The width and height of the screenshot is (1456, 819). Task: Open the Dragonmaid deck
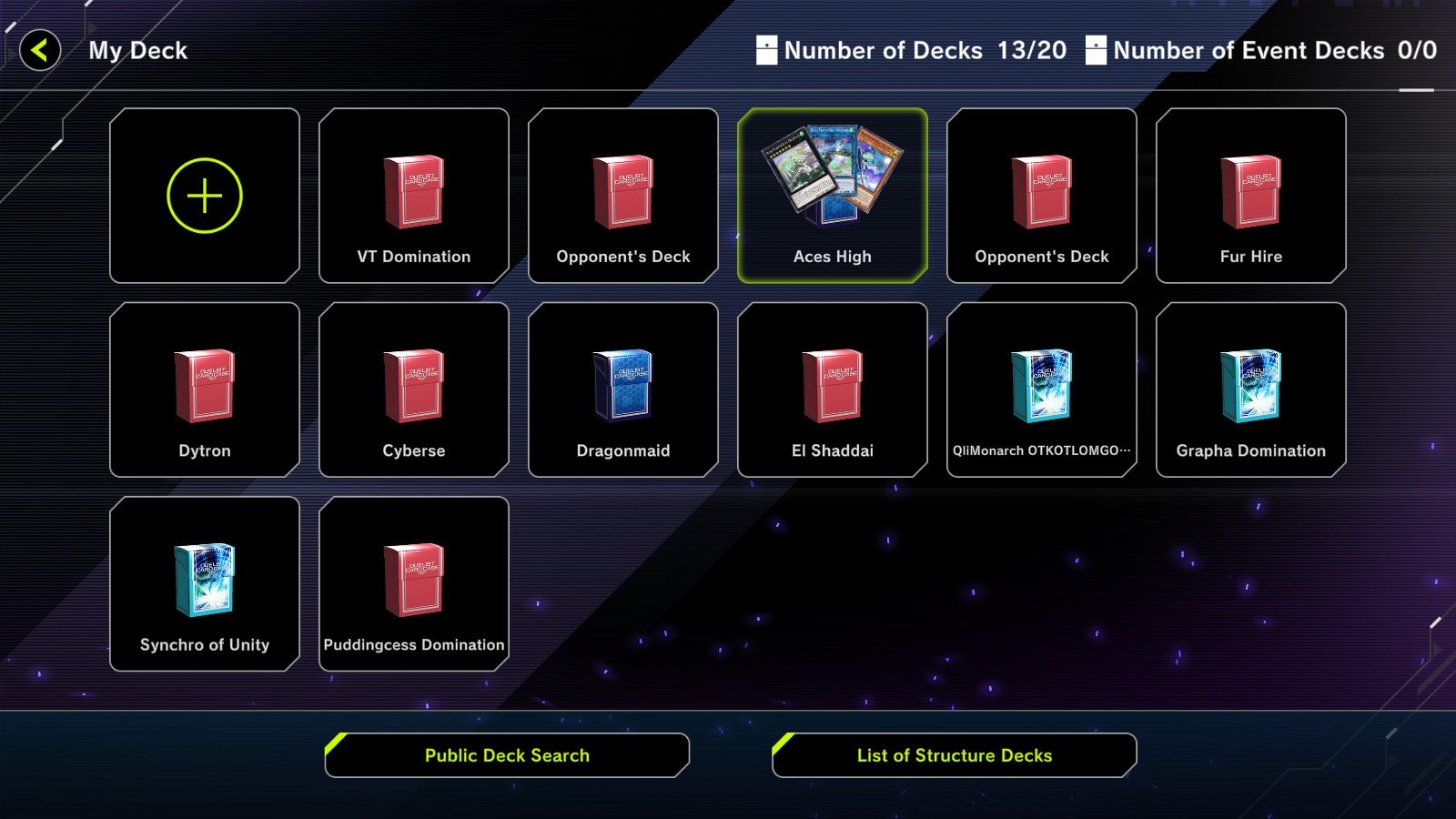(x=623, y=389)
